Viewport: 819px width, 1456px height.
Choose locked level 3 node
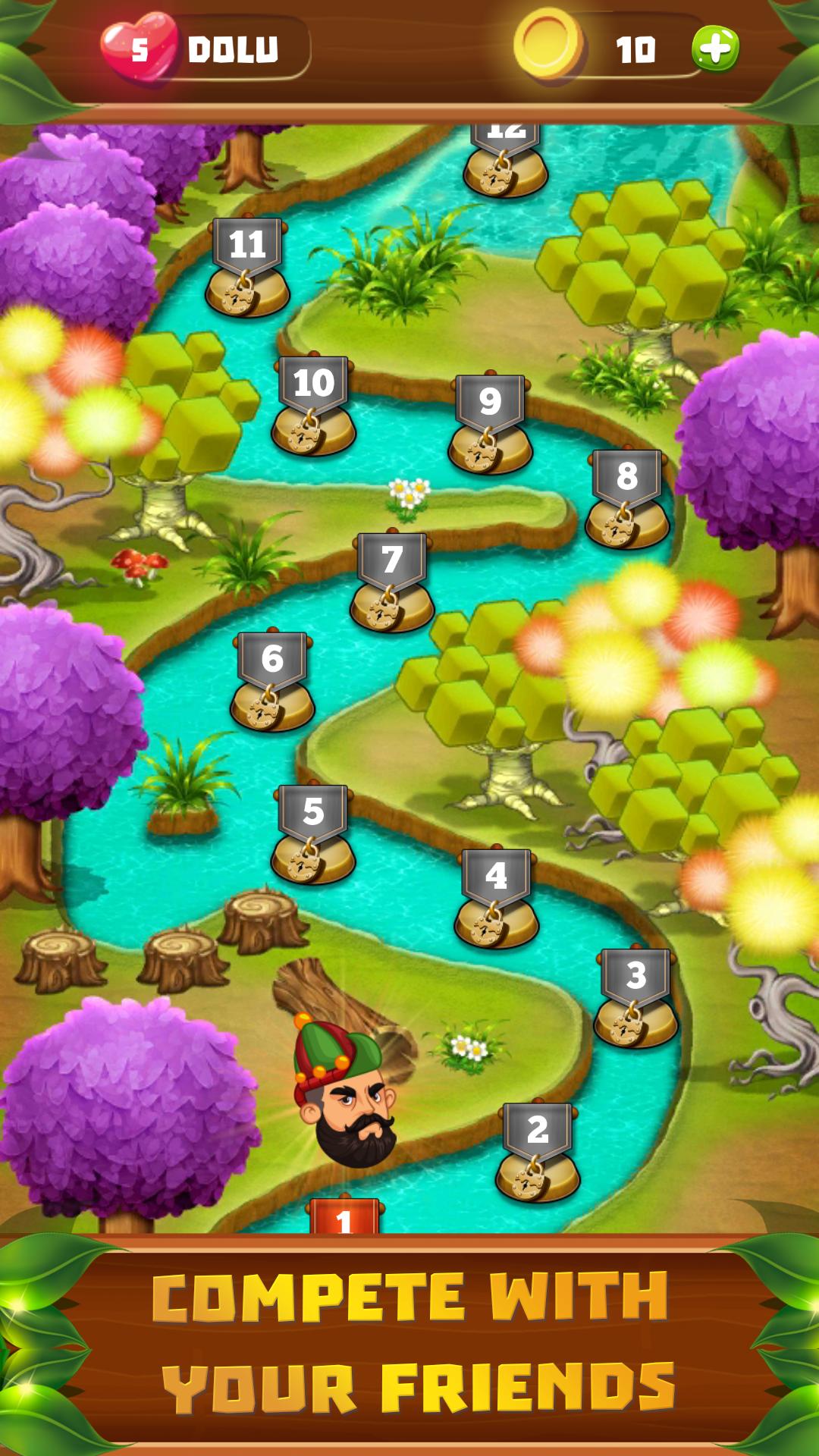pyautogui.click(x=635, y=998)
